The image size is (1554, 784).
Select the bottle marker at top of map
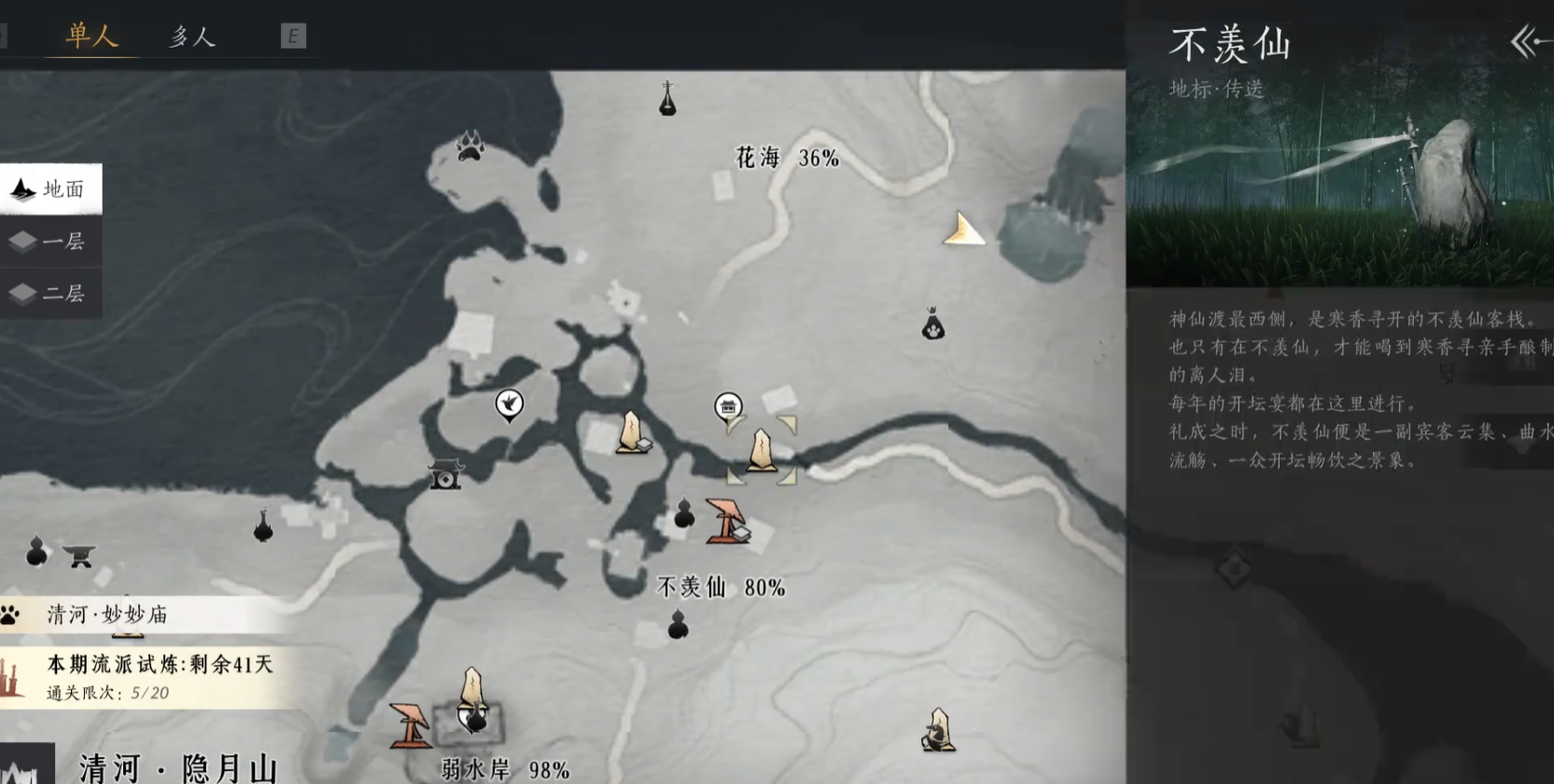(667, 99)
